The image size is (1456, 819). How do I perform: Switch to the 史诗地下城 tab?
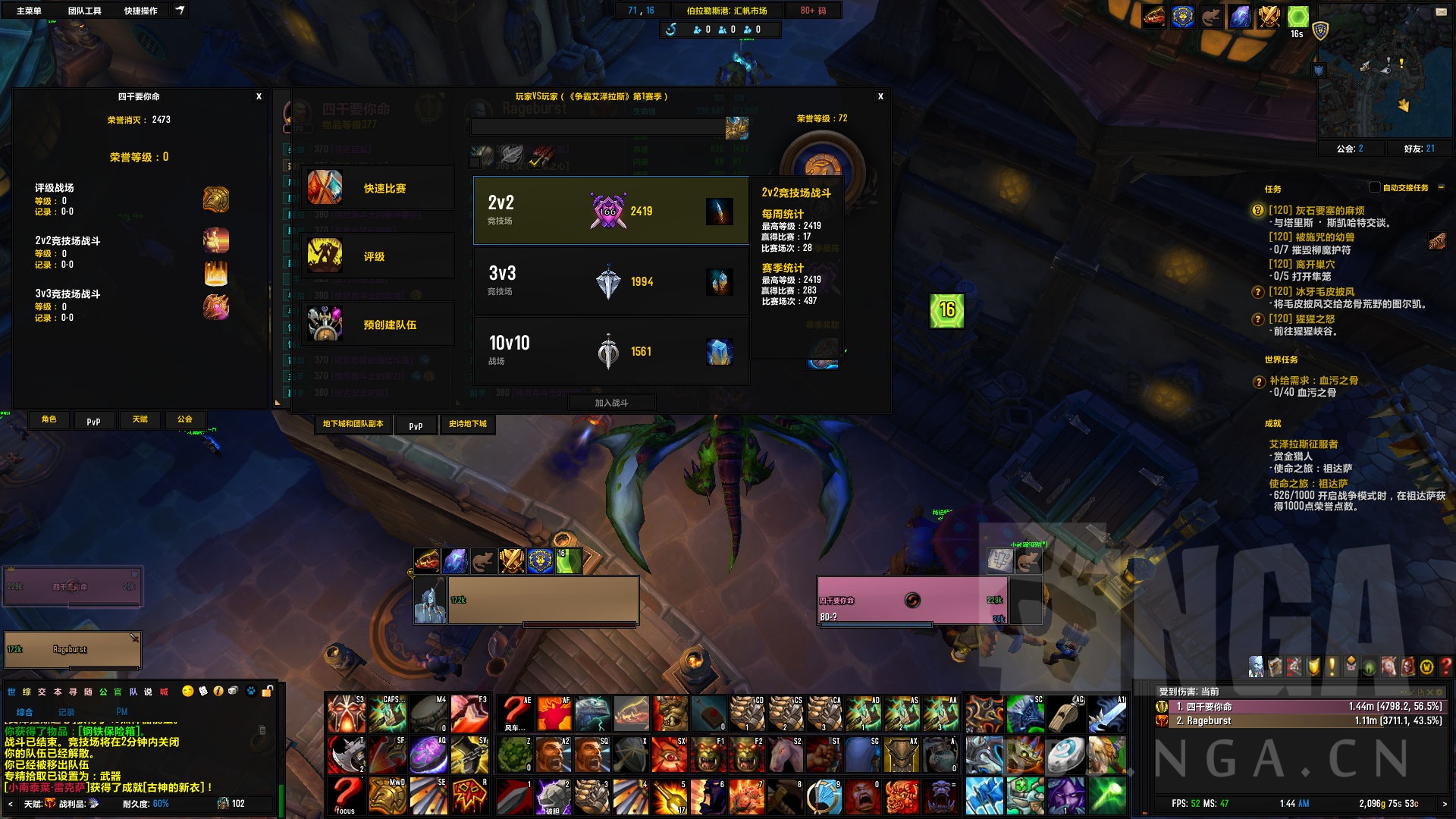tap(467, 425)
